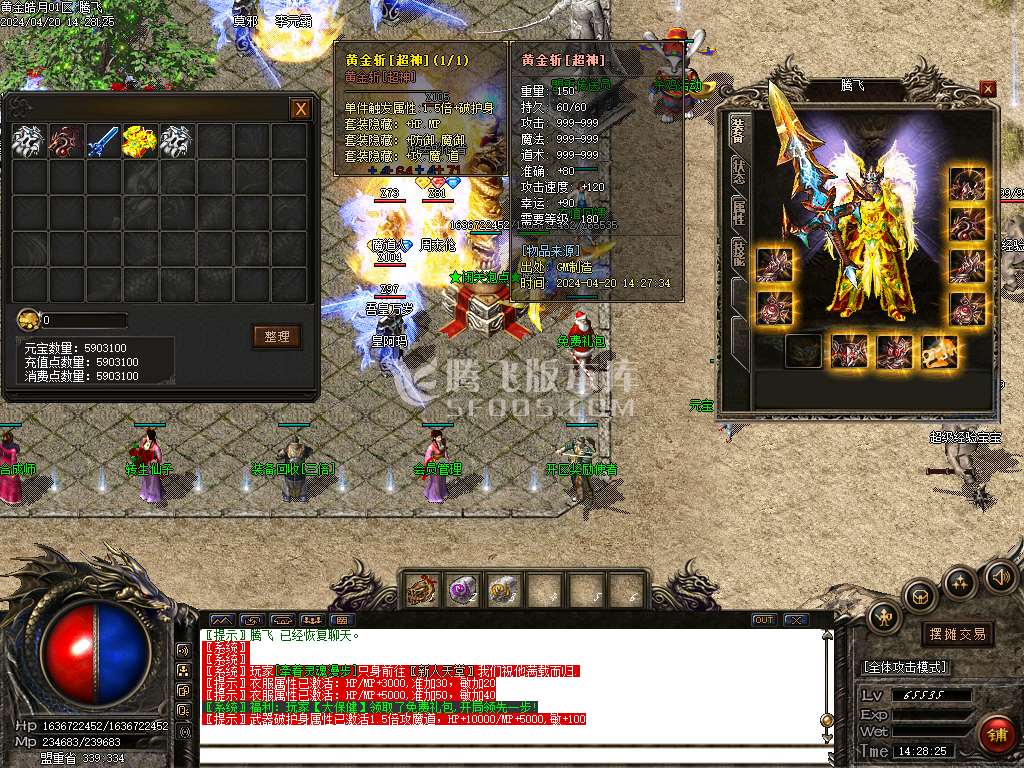
Task: Select the blue sword in the bag
Action: 102,142
